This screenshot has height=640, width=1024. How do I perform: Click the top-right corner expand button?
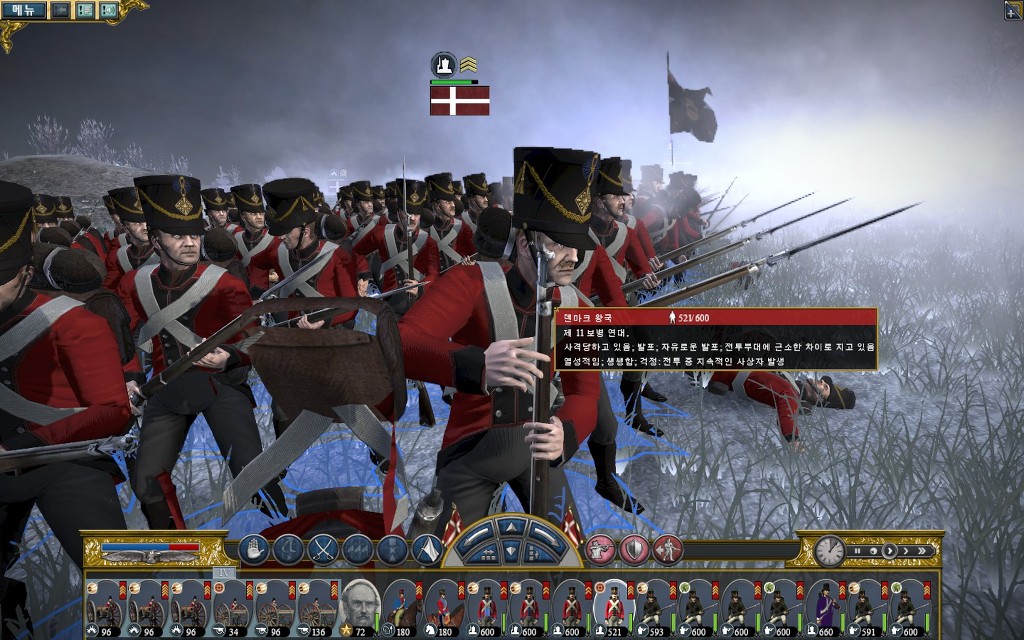[1013, 10]
